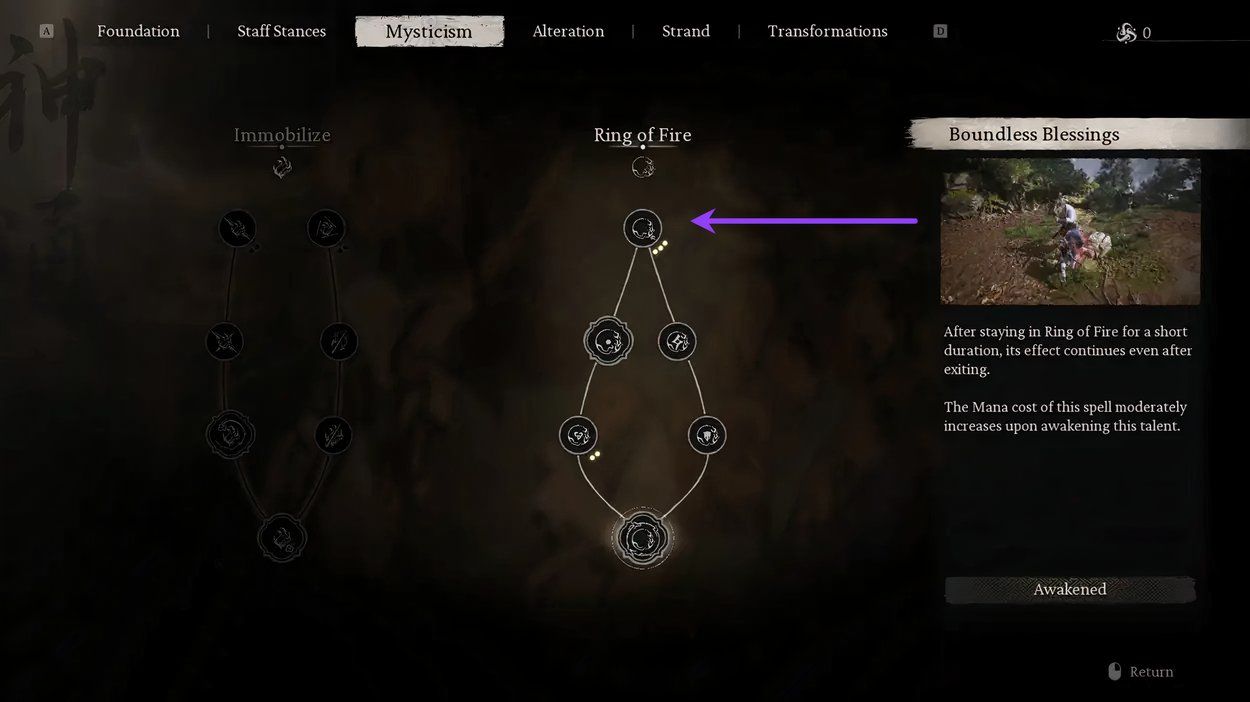Screen dimensions: 1250x702
Task: Choose the Ring of Fire base node
Action: (x=643, y=538)
